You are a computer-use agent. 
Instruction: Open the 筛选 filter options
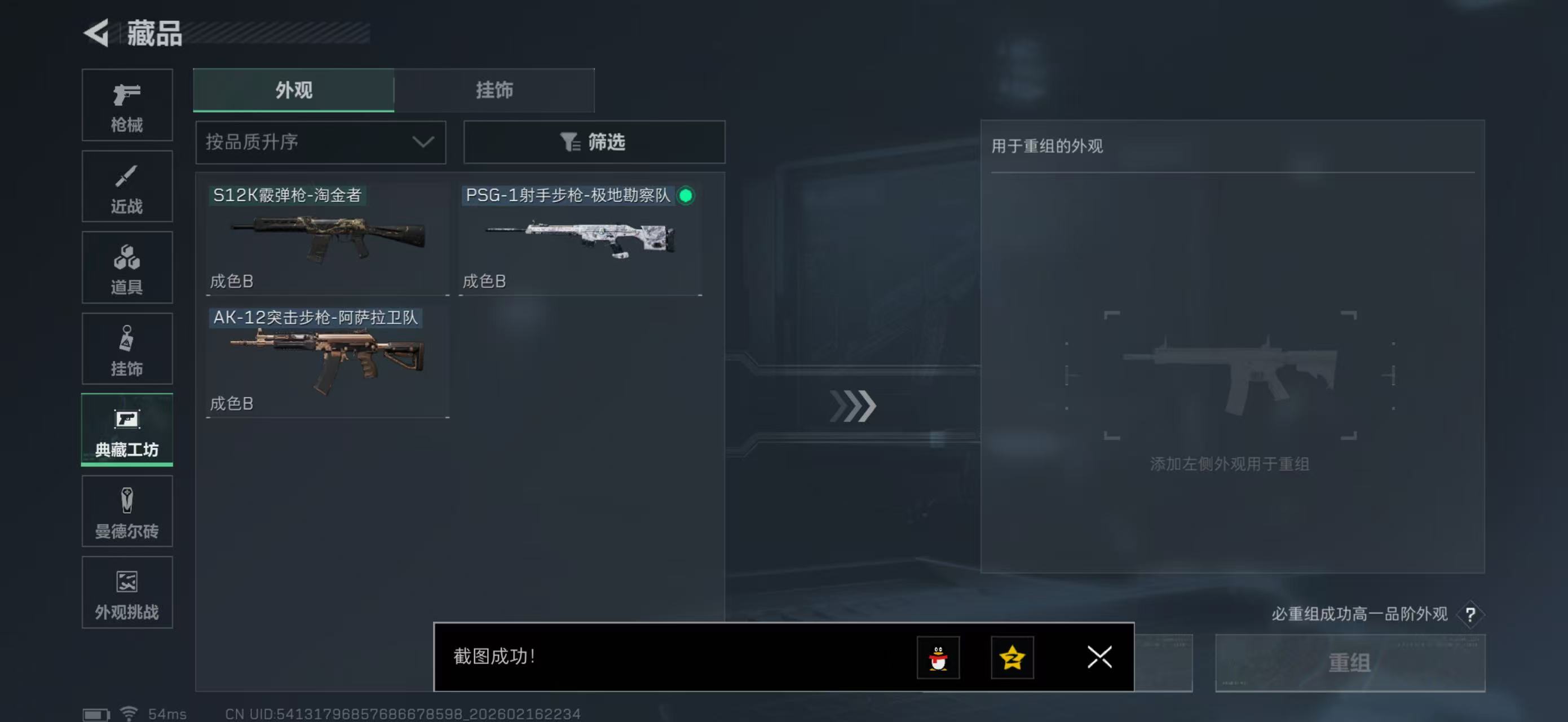point(594,142)
